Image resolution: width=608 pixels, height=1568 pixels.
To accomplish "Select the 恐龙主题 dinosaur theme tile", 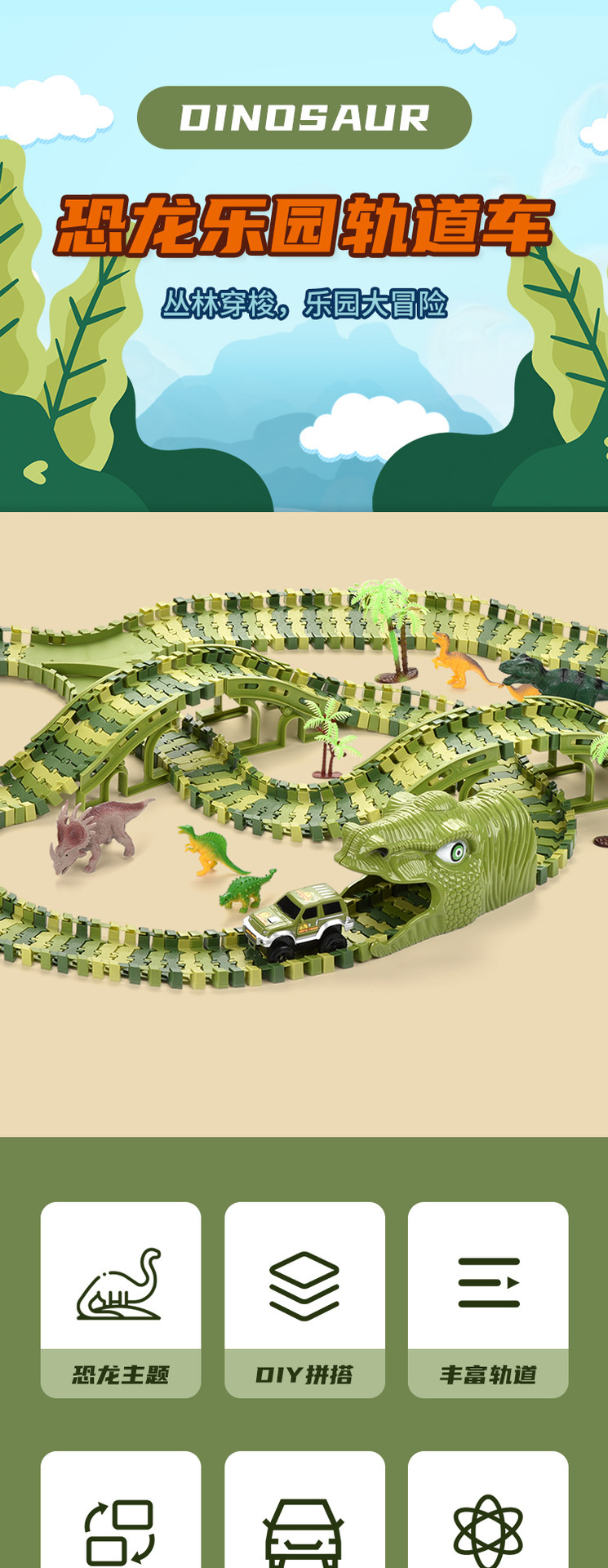I will (x=121, y=1298).
